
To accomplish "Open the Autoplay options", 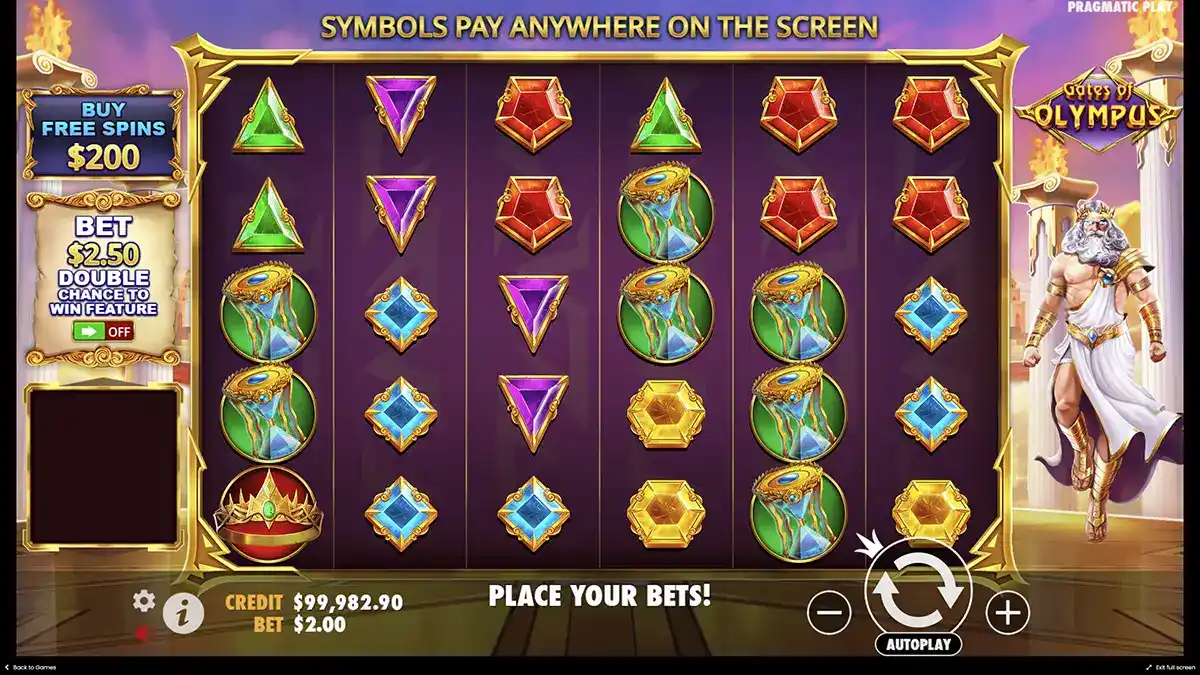I will [x=918, y=644].
